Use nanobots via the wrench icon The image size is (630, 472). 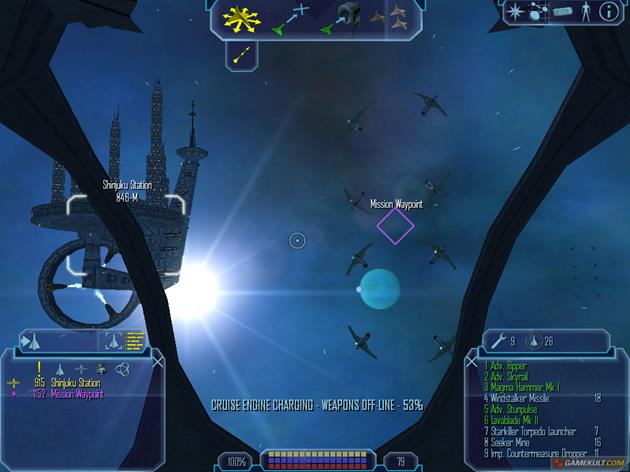pos(501,341)
